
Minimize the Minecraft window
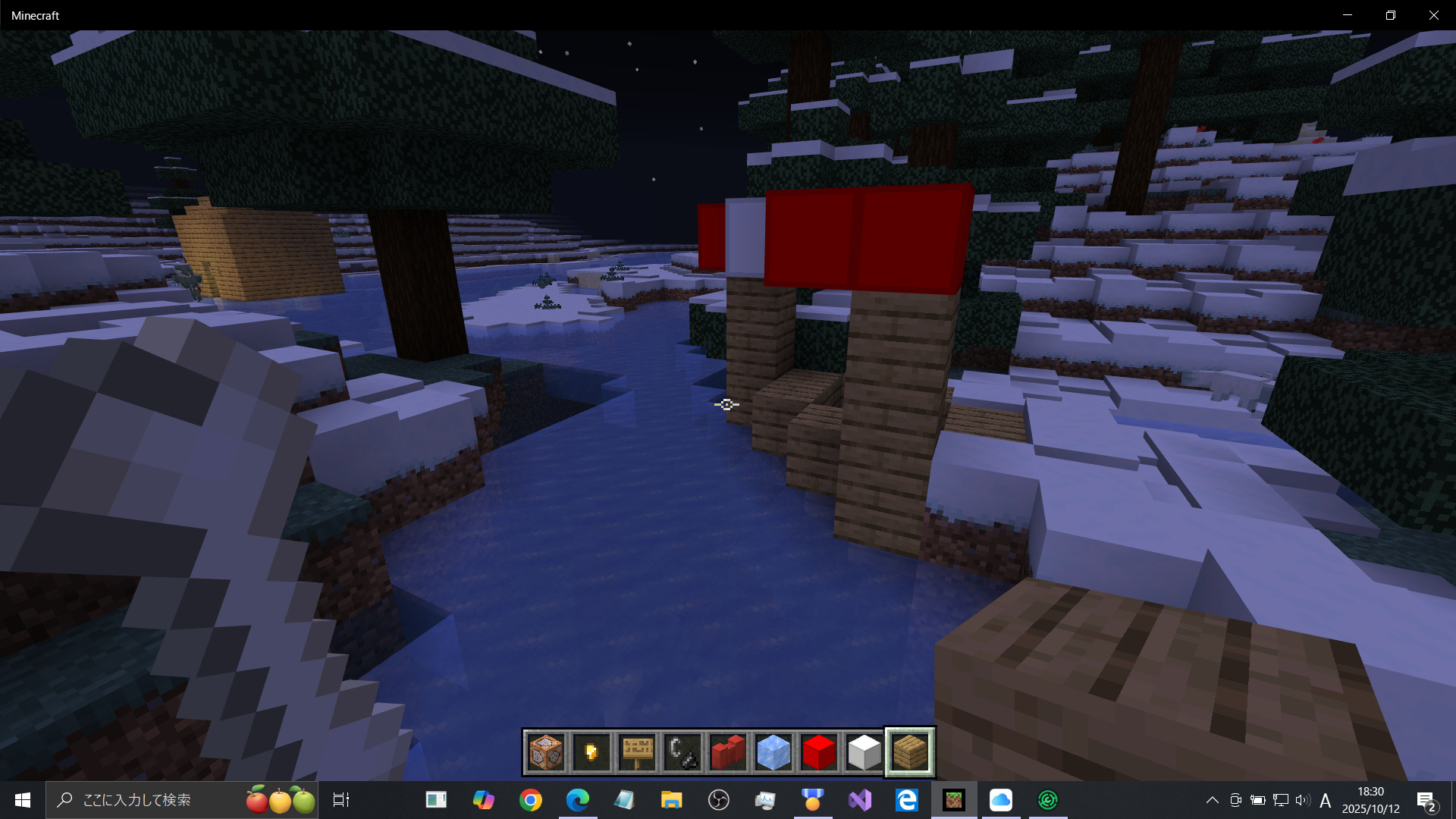pyautogui.click(x=1348, y=15)
